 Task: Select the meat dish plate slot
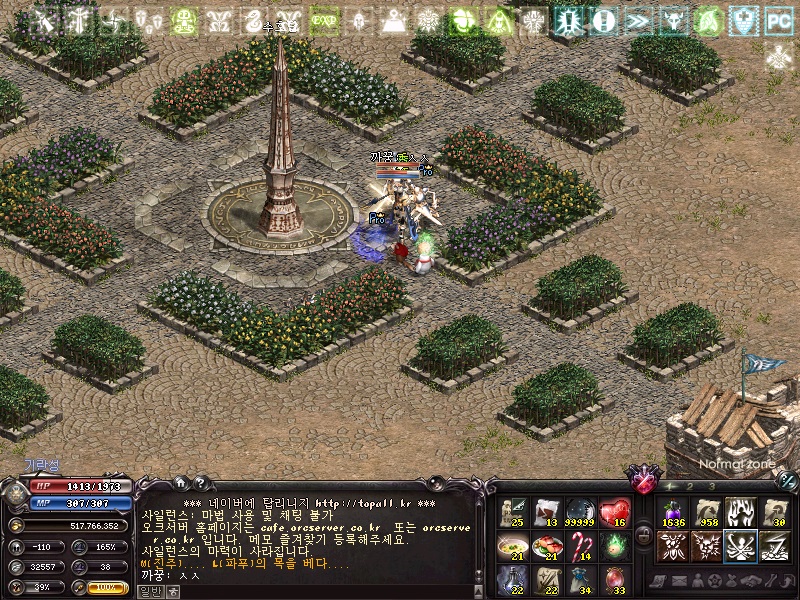[546, 546]
